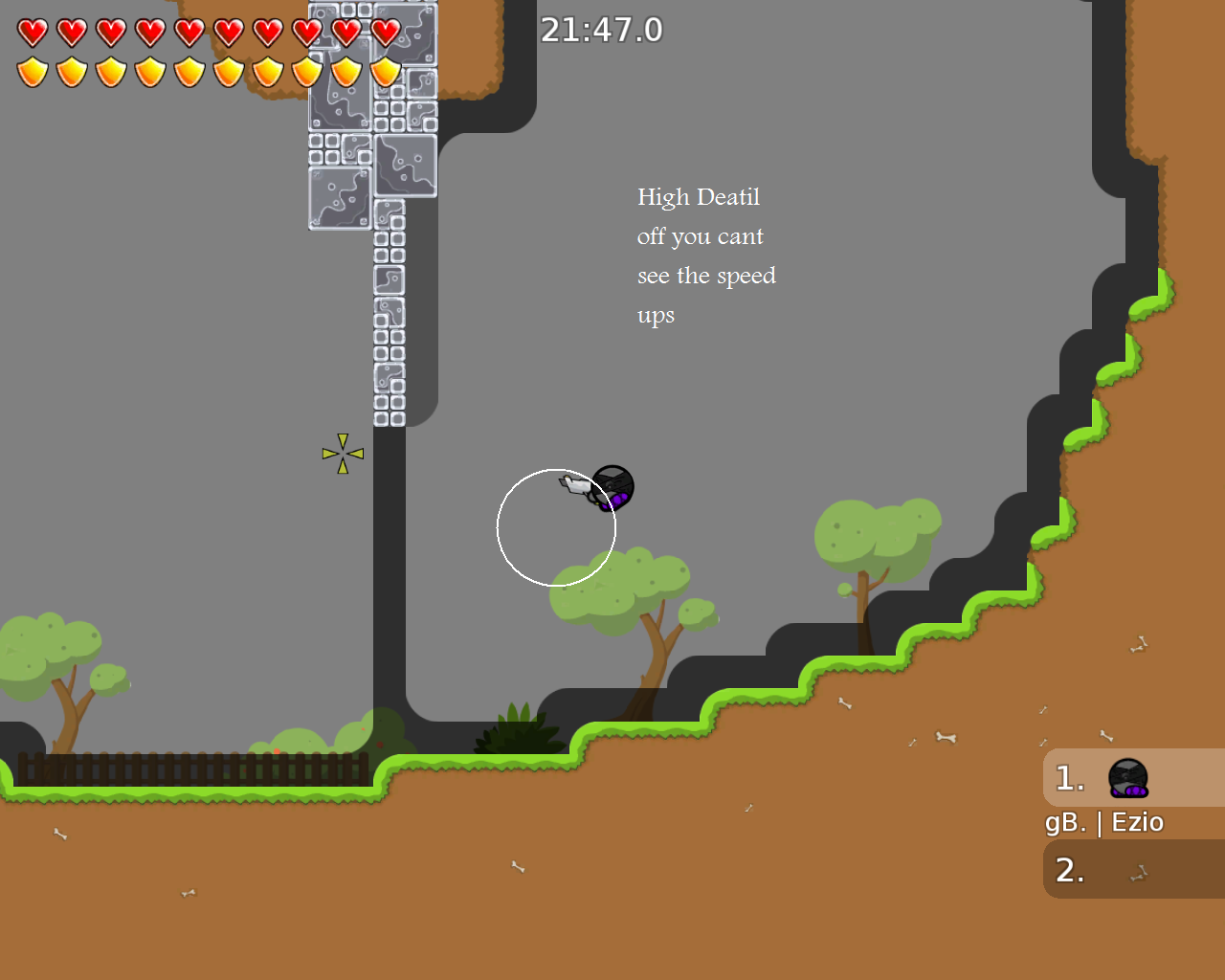Click the fifth shield icon in armor row
The image size is (1225, 980).
point(189,71)
